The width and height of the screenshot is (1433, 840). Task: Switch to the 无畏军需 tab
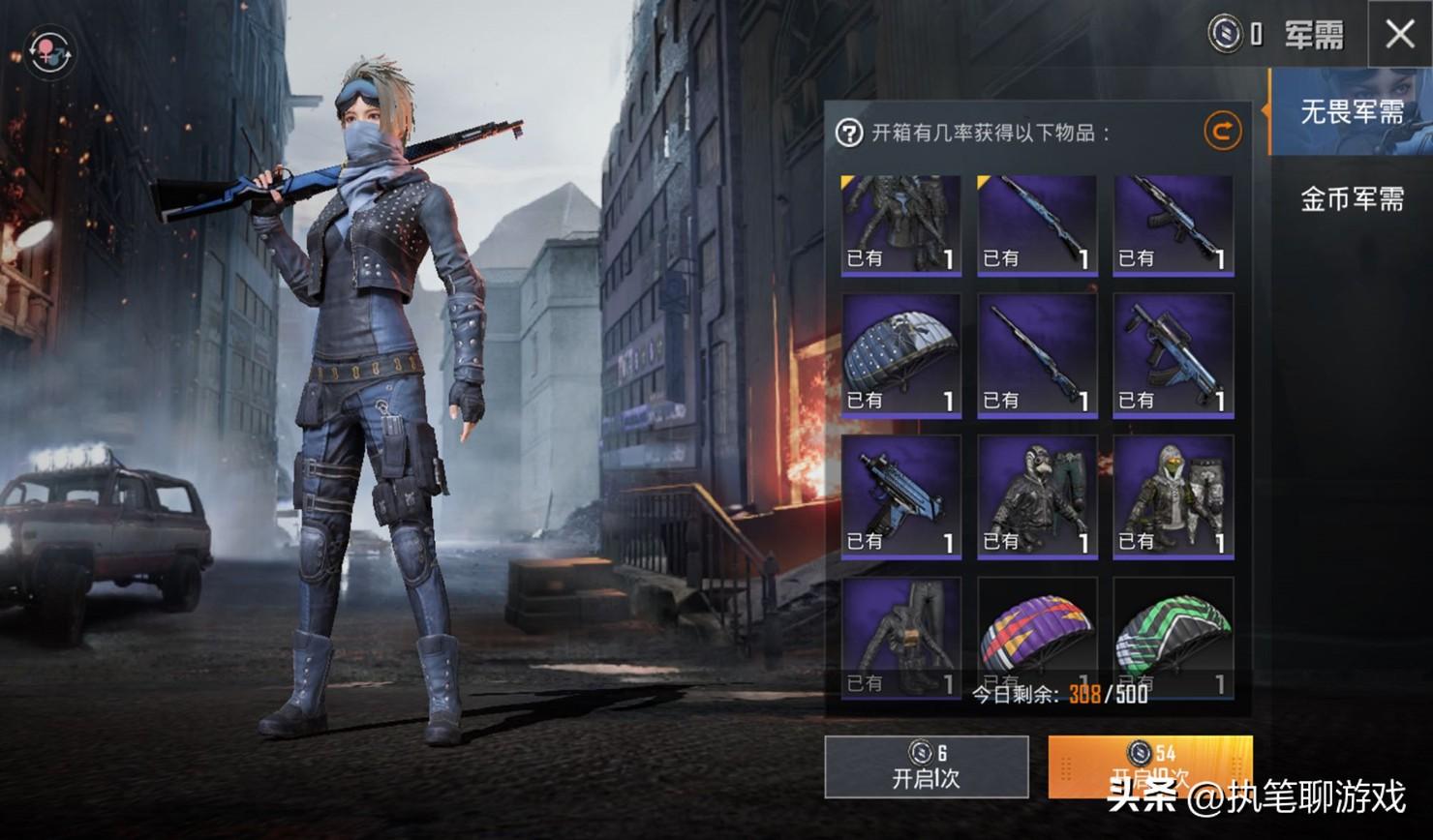pyautogui.click(x=1351, y=112)
